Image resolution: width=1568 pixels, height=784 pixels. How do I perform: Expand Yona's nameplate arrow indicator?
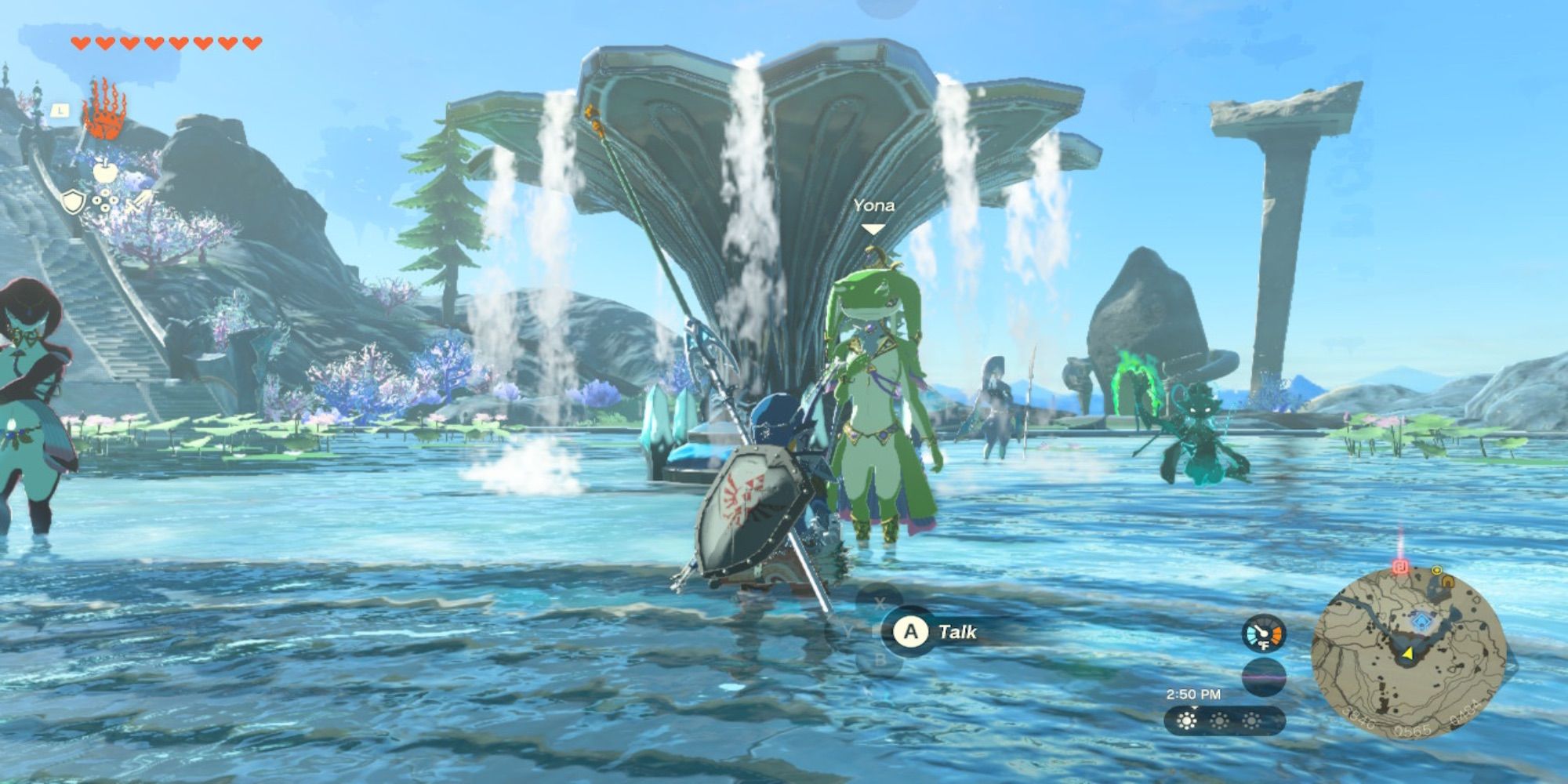(x=873, y=227)
